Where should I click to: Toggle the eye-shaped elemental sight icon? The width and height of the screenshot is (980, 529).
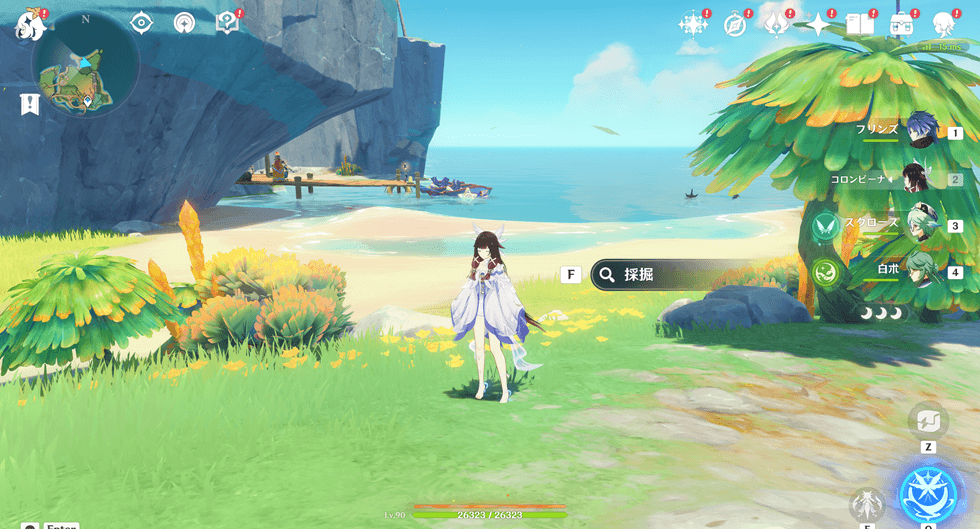click(141, 23)
